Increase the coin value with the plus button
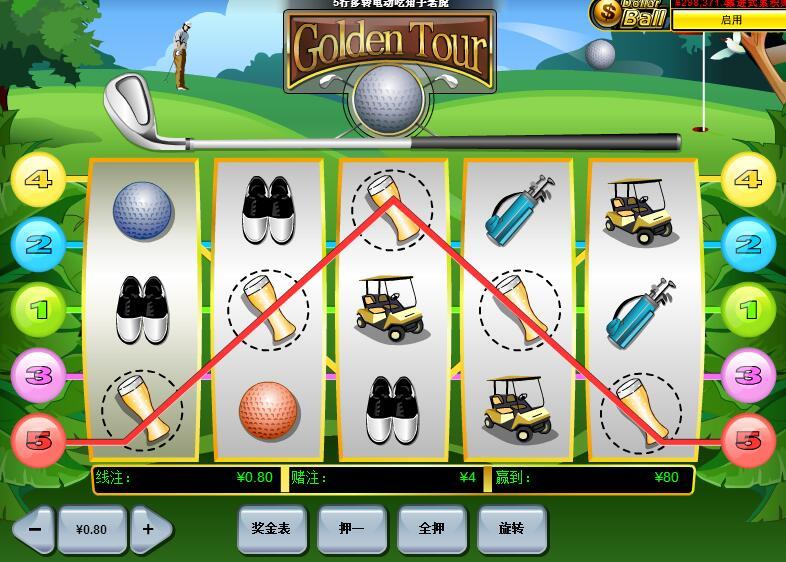This screenshot has height=562, width=786. (x=149, y=529)
